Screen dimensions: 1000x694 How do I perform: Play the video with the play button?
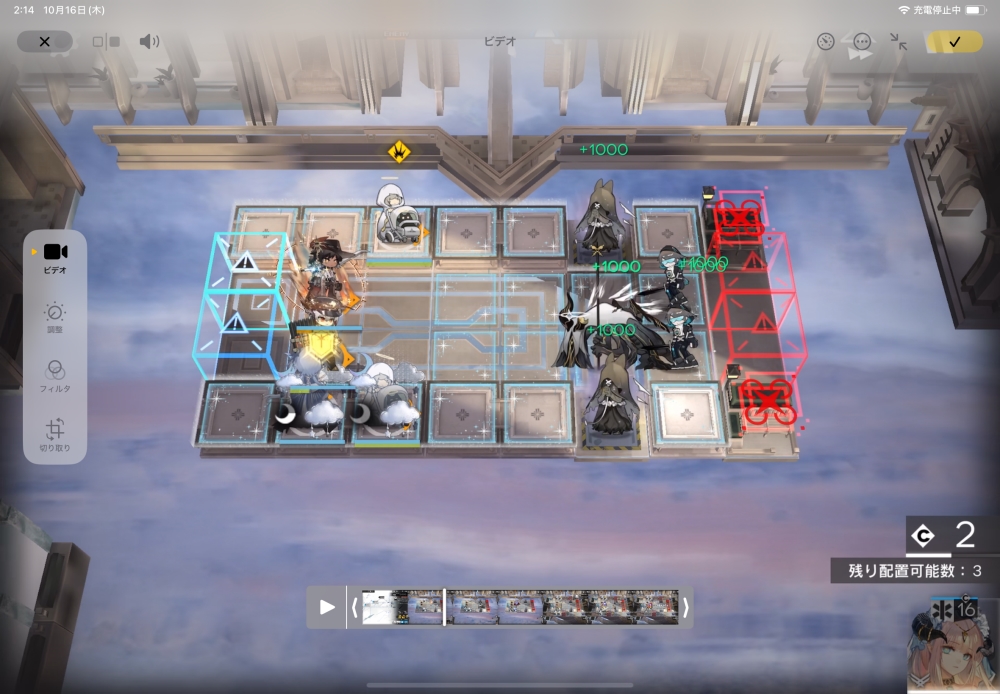327,607
